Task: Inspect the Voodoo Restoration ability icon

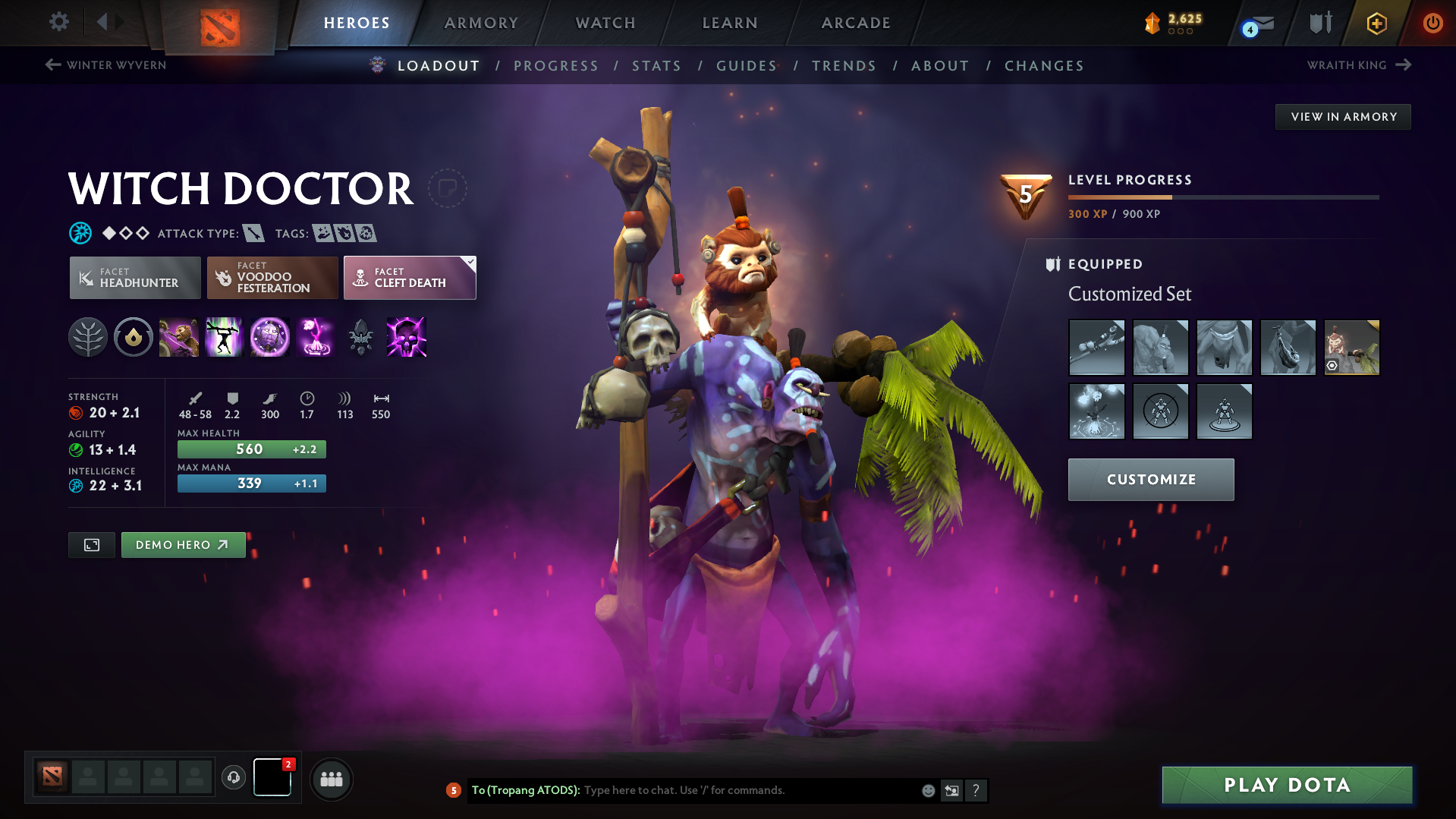Action: click(x=225, y=338)
